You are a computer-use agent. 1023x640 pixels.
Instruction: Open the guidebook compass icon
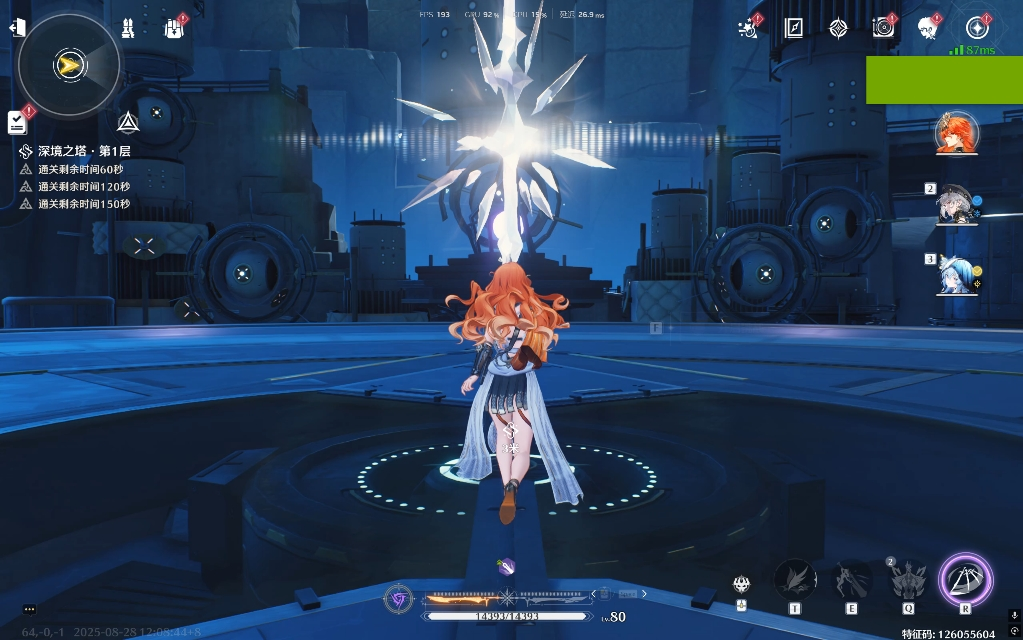794,28
